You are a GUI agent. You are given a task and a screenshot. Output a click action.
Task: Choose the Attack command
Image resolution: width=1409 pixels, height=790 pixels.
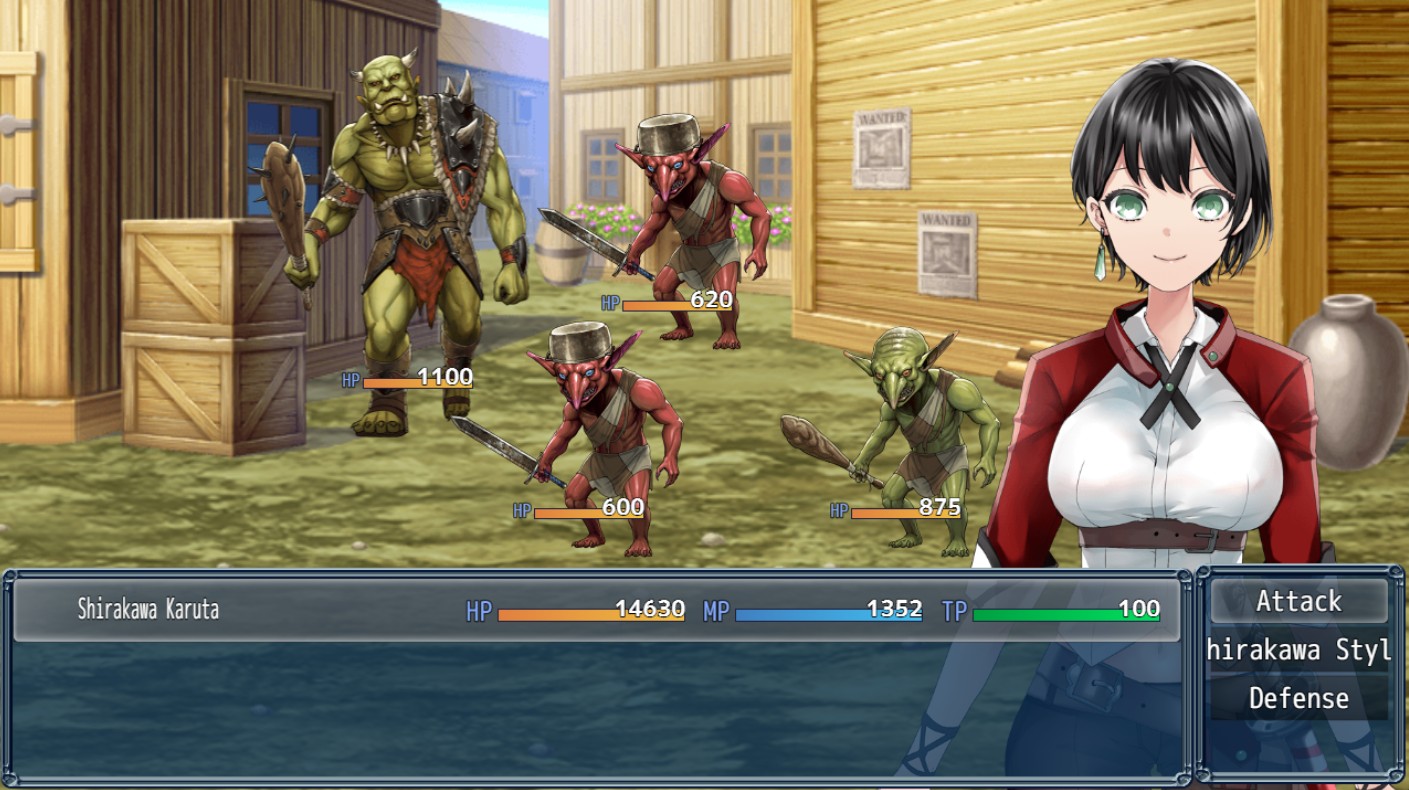click(1298, 602)
